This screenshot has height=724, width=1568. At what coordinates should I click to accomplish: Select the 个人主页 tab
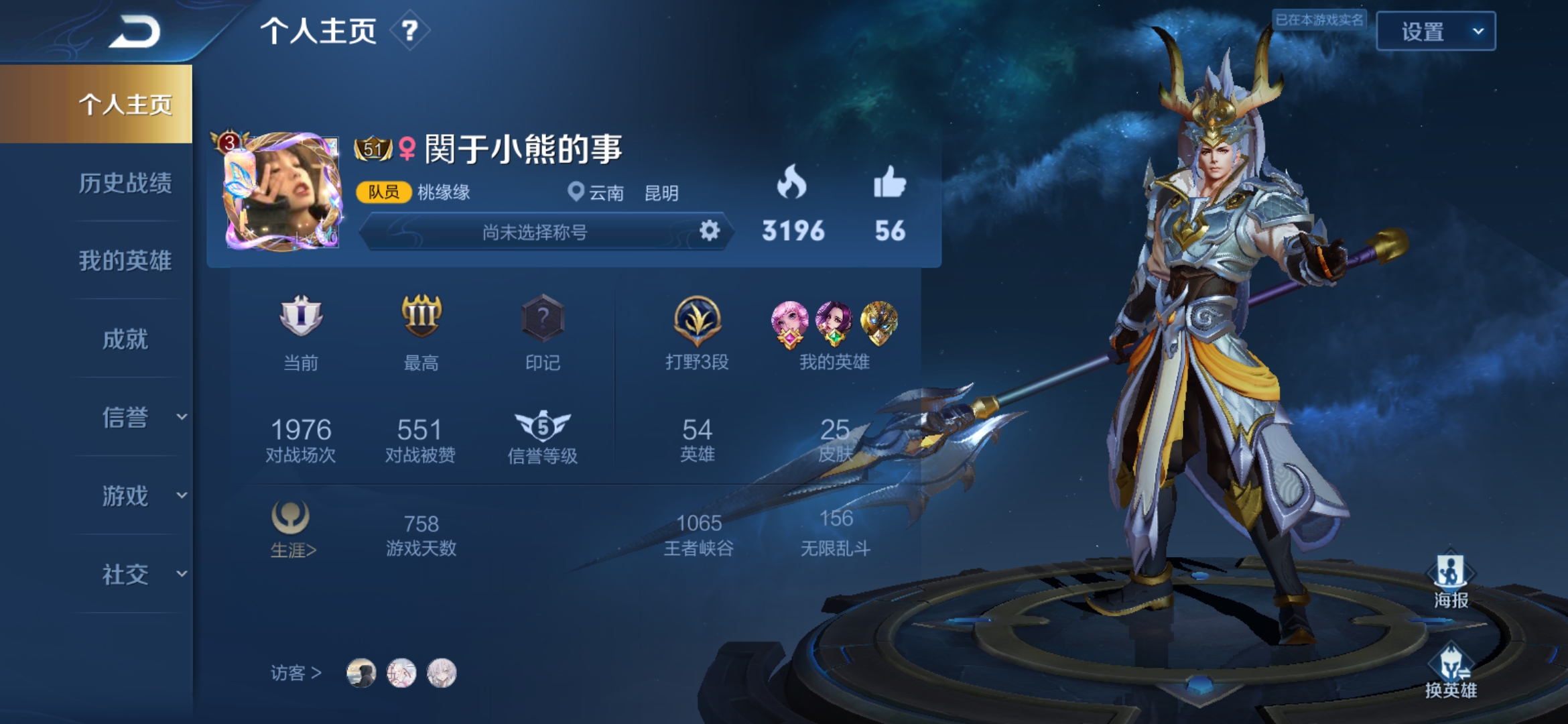(125, 105)
